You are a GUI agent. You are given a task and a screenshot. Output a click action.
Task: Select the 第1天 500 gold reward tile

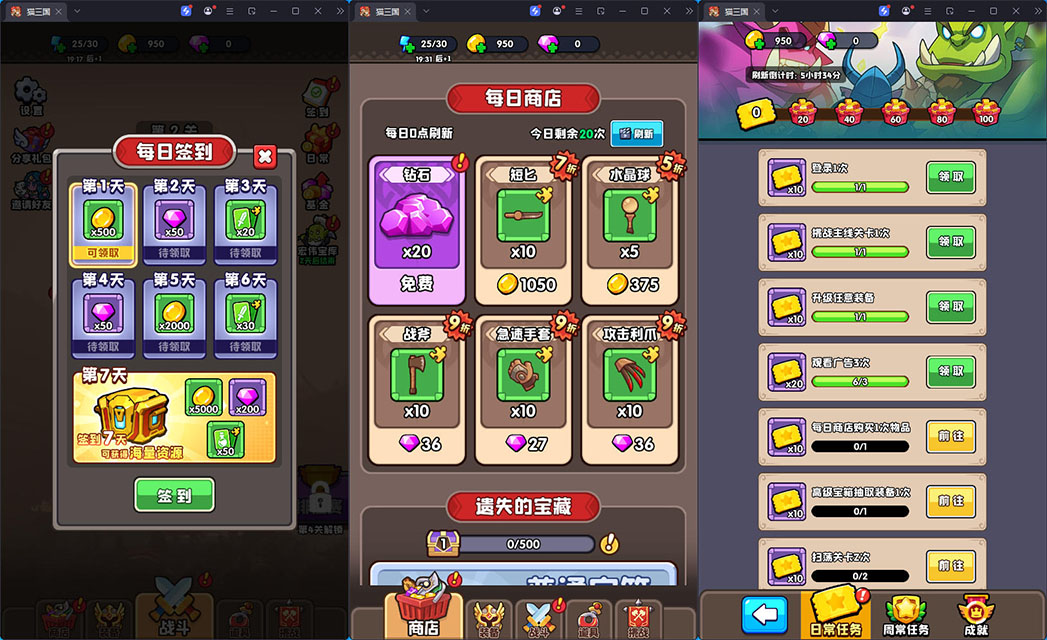coord(103,223)
